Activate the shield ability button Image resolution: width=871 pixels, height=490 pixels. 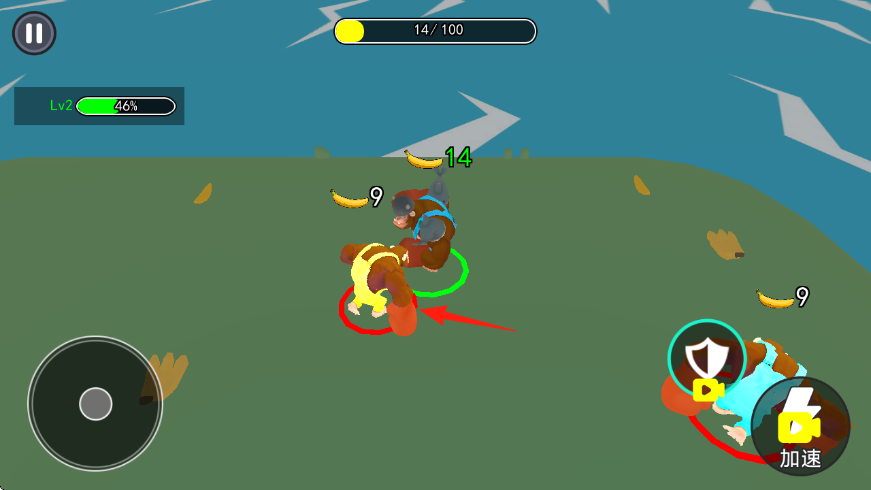(707, 359)
